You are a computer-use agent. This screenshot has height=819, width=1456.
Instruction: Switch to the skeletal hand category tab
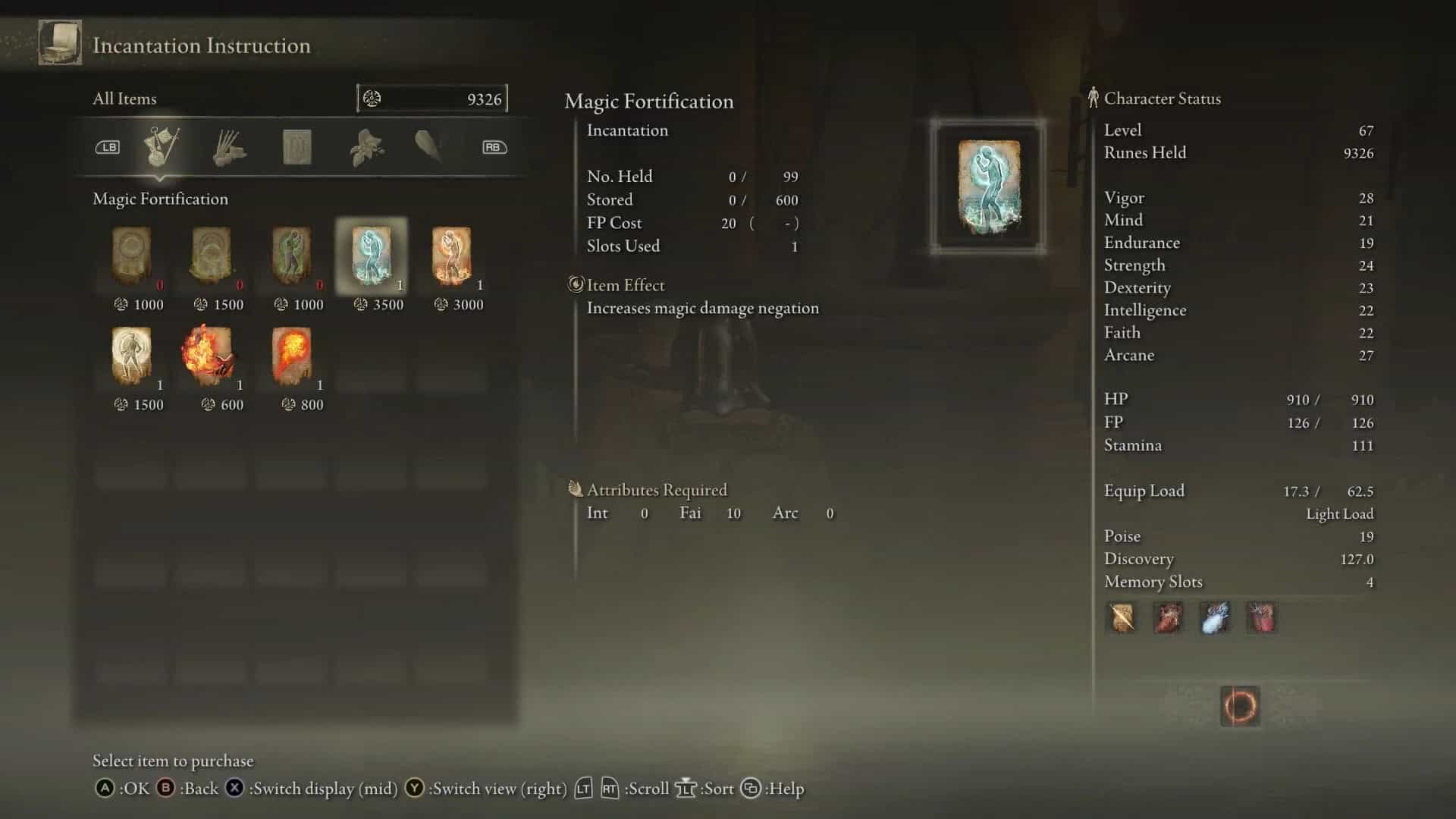(x=228, y=147)
